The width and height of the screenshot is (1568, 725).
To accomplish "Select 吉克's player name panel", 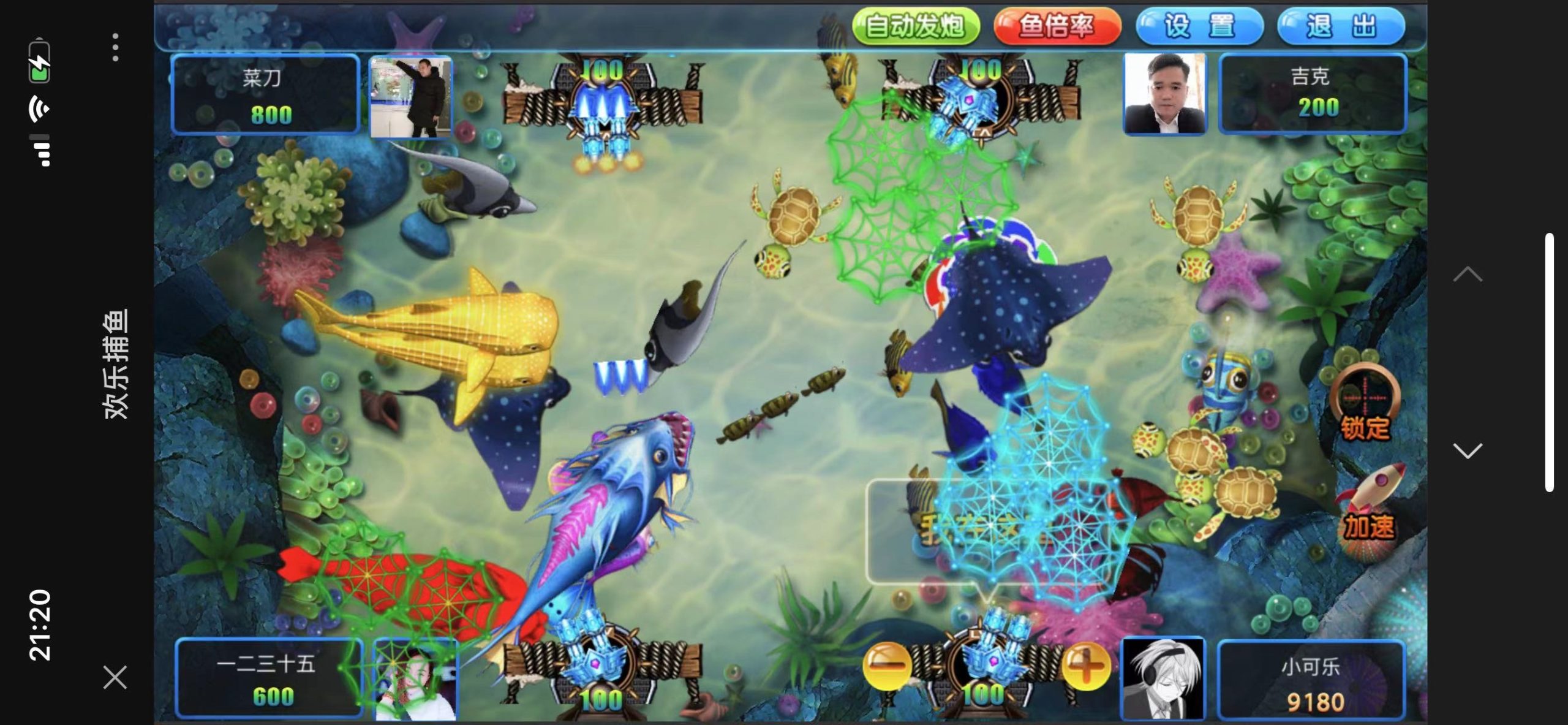I will click(1312, 93).
